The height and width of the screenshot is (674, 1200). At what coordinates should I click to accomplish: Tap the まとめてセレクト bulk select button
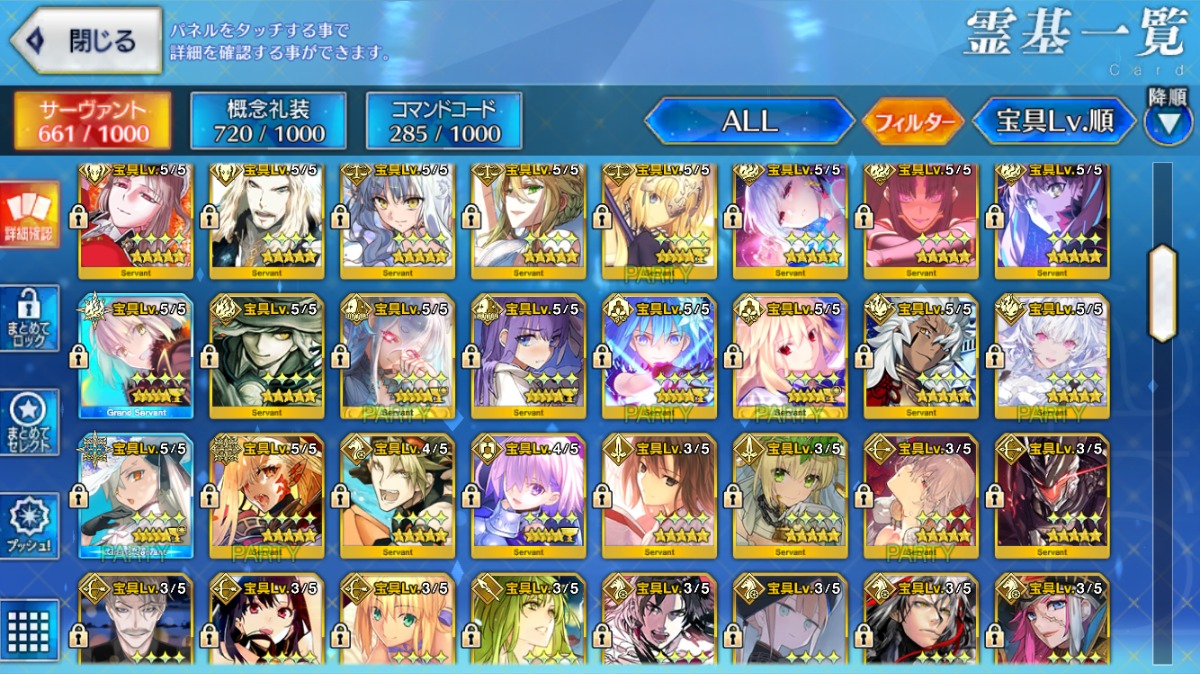[30, 422]
